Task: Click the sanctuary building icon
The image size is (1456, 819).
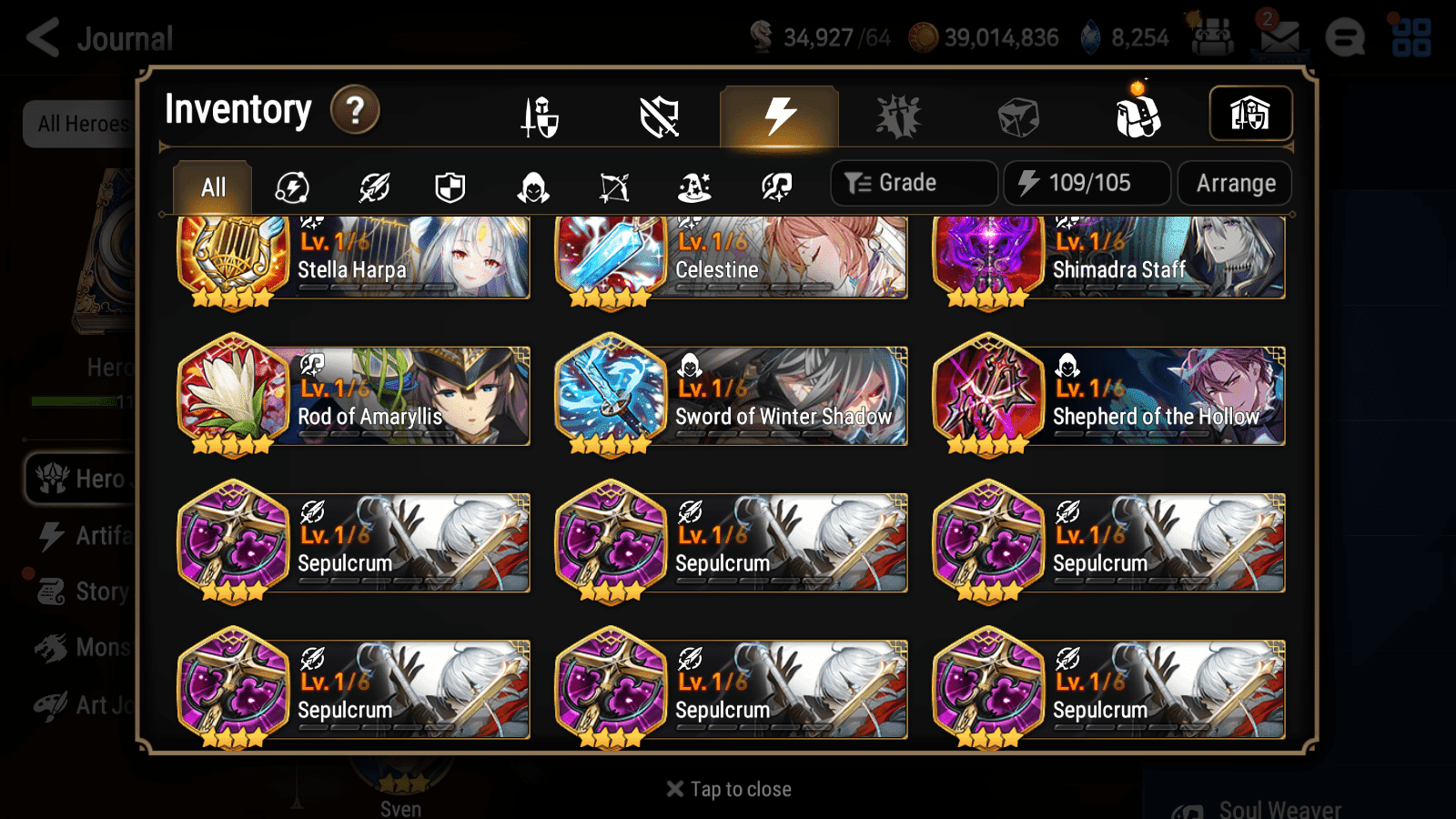Action: pyautogui.click(x=1249, y=113)
